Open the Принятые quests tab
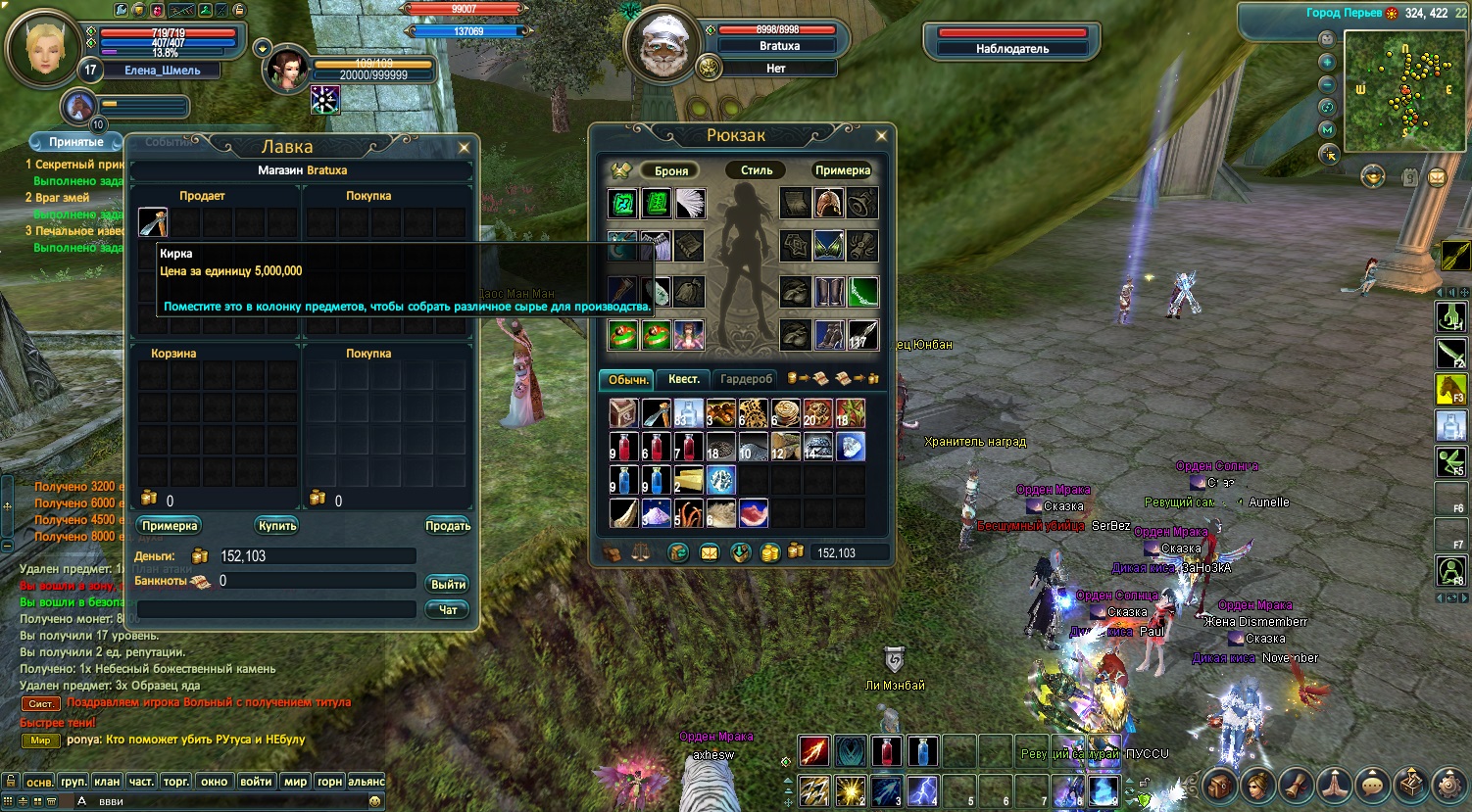Image resolution: width=1472 pixels, height=812 pixels. pyautogui.click(x=75, y=142)
